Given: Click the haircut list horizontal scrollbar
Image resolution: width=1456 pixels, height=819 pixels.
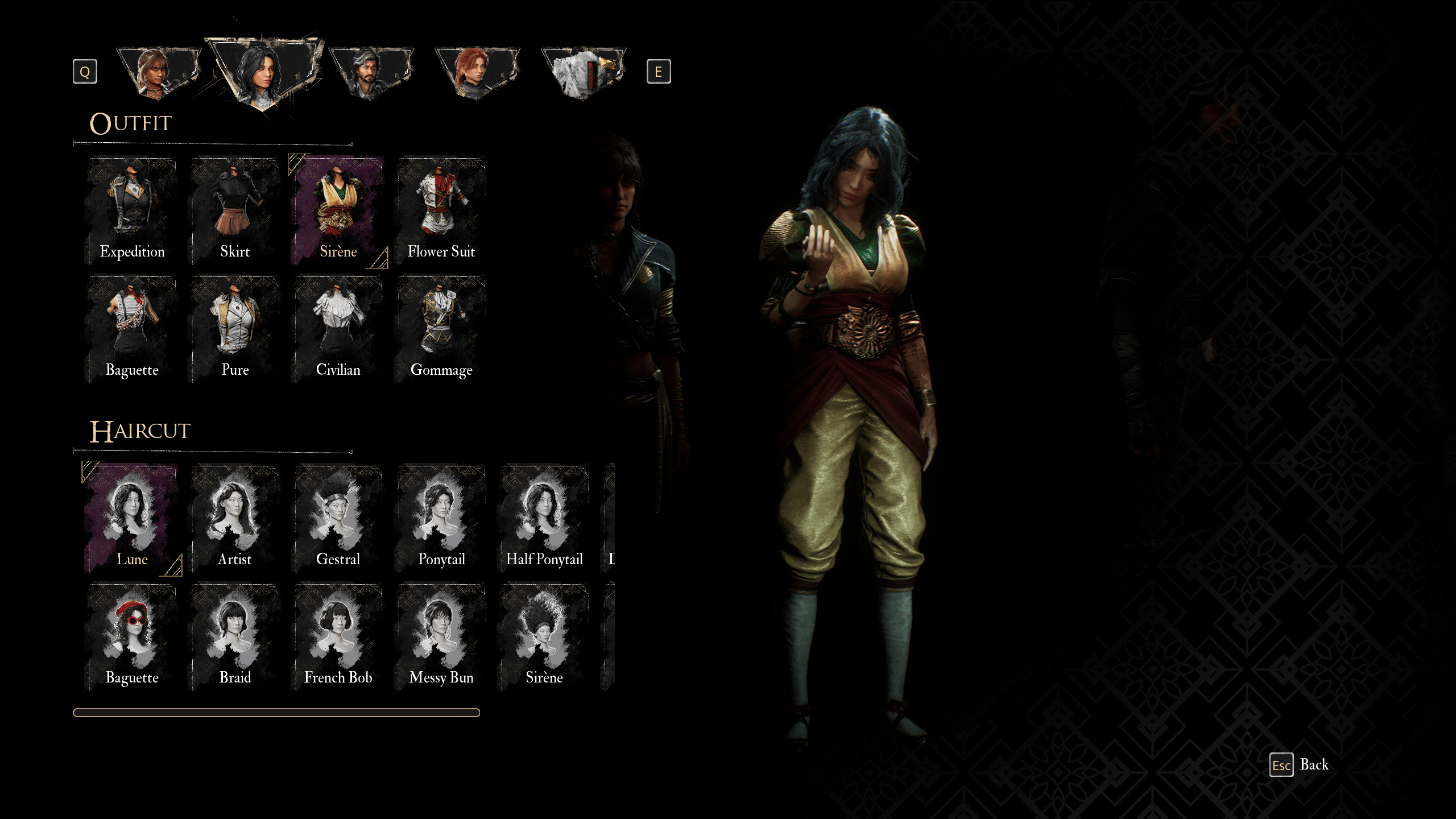Looking at the screenshot, I should 276,713.
